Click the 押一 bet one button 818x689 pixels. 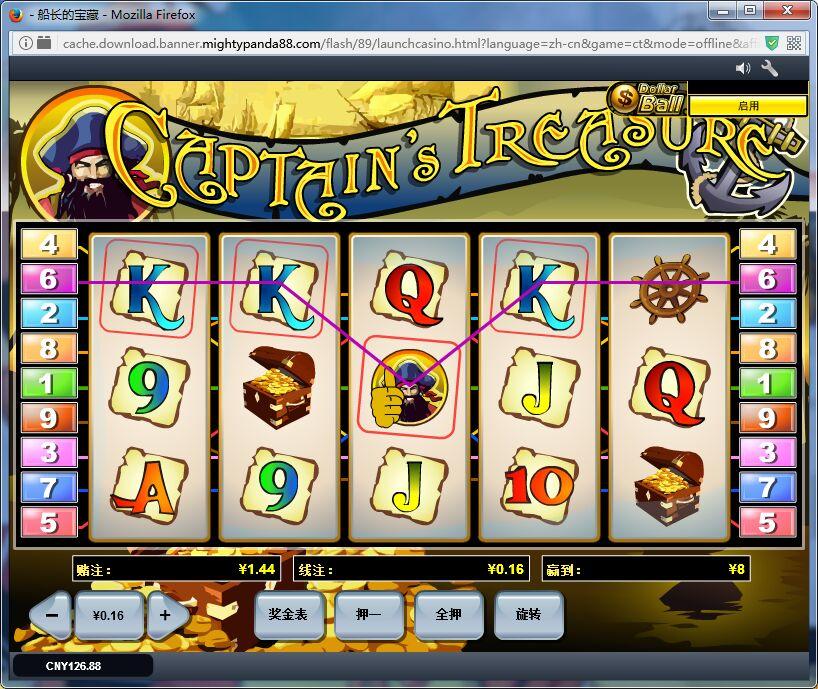pos(368,614)
